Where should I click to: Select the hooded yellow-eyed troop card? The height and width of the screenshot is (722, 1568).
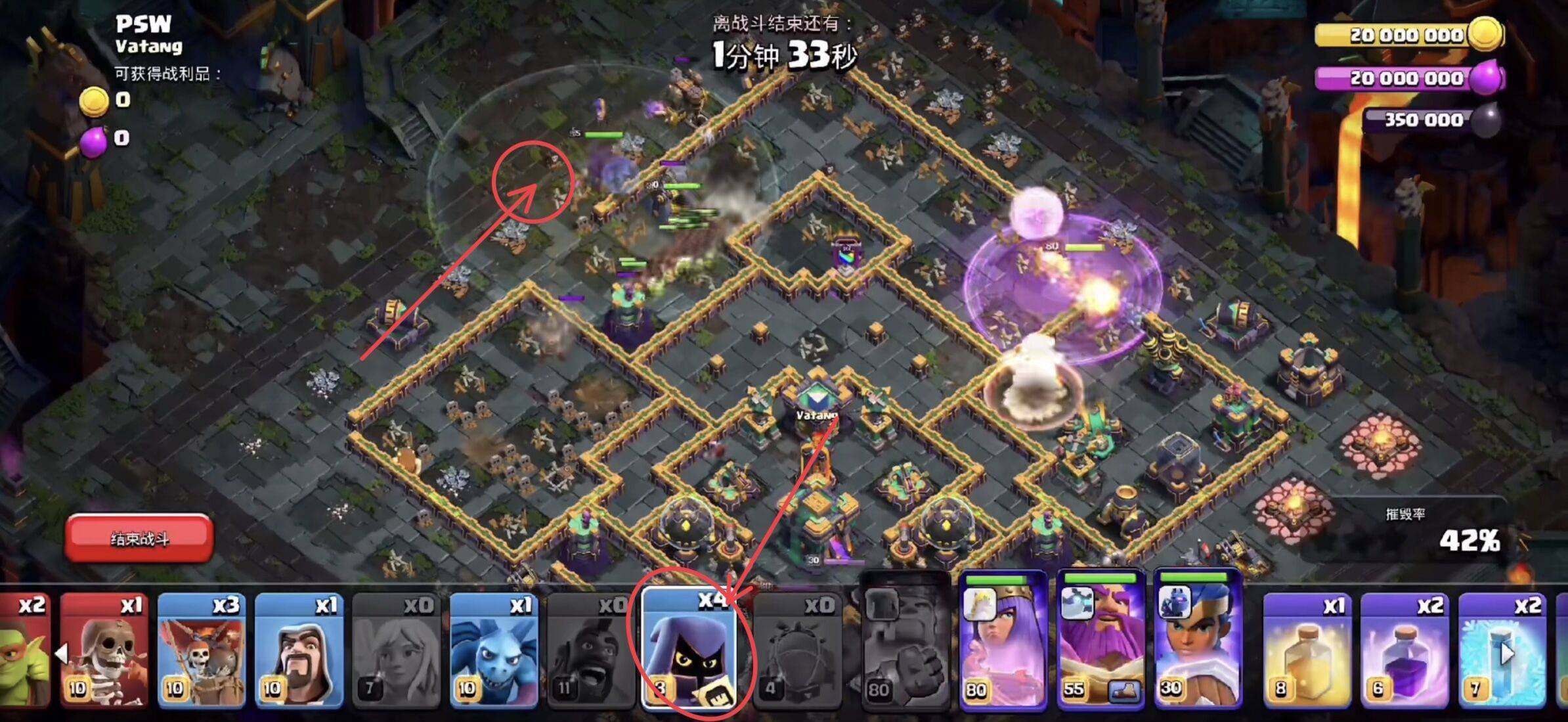(x=689, y=650)
